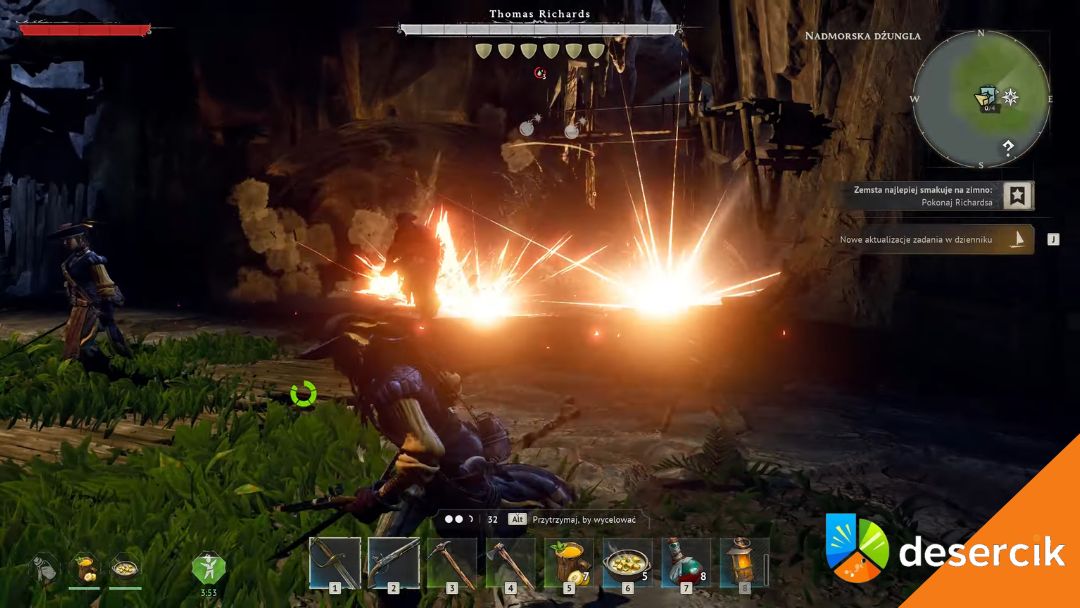Open the 'Pokonaj Richardsa' quest tracker
Screen dimensions: 1080x608
tap(926, 195)
